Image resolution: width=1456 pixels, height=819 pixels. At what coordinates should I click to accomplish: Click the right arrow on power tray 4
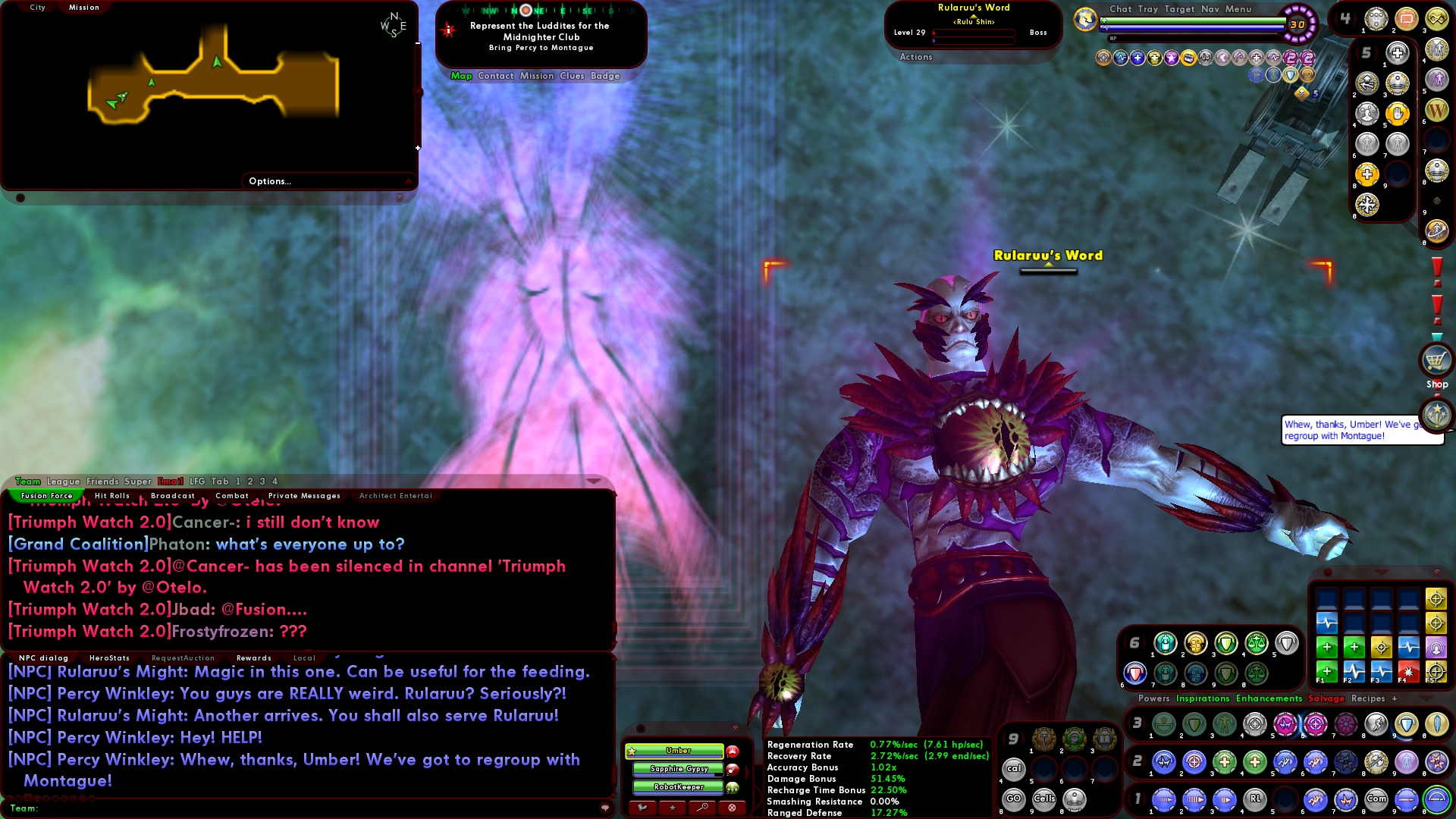(1355, 17)
